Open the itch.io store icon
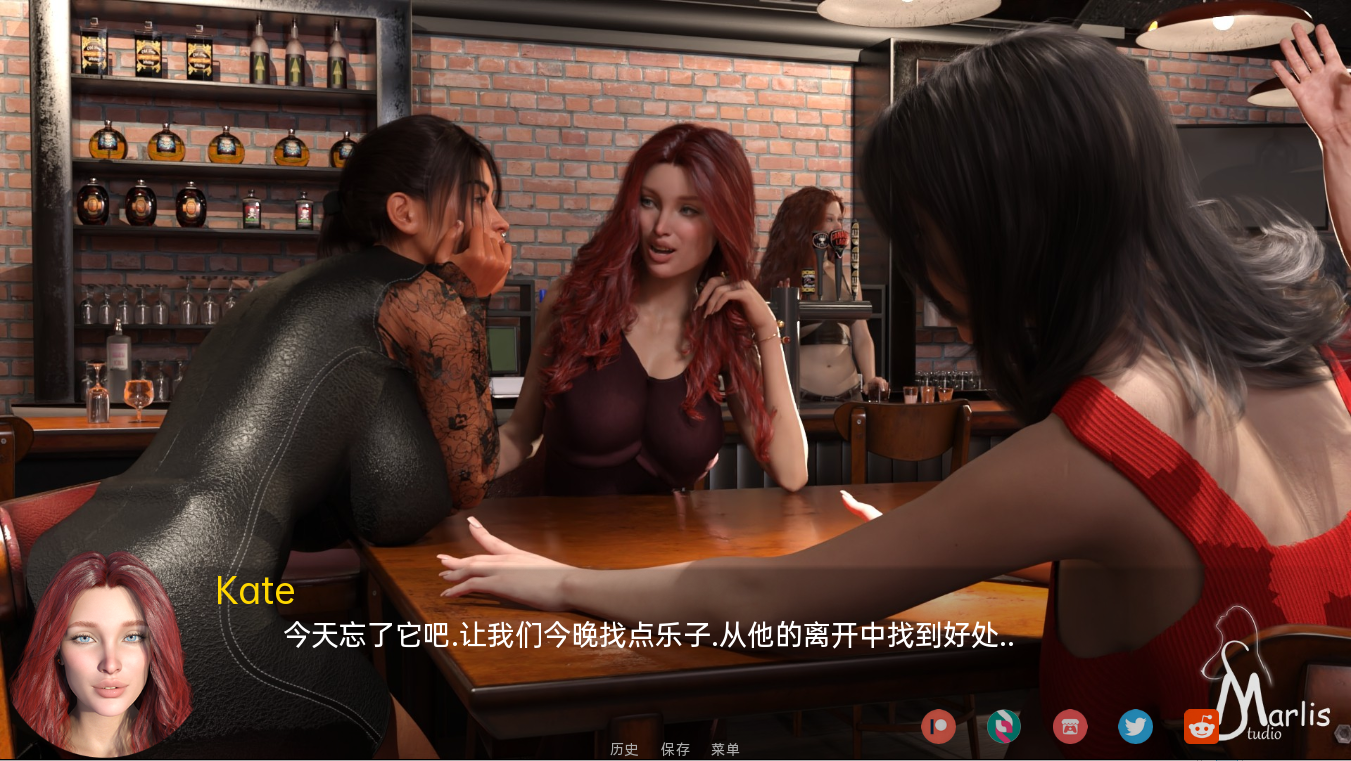Viewport: 1351px width, 761px height. [1069, 727]
